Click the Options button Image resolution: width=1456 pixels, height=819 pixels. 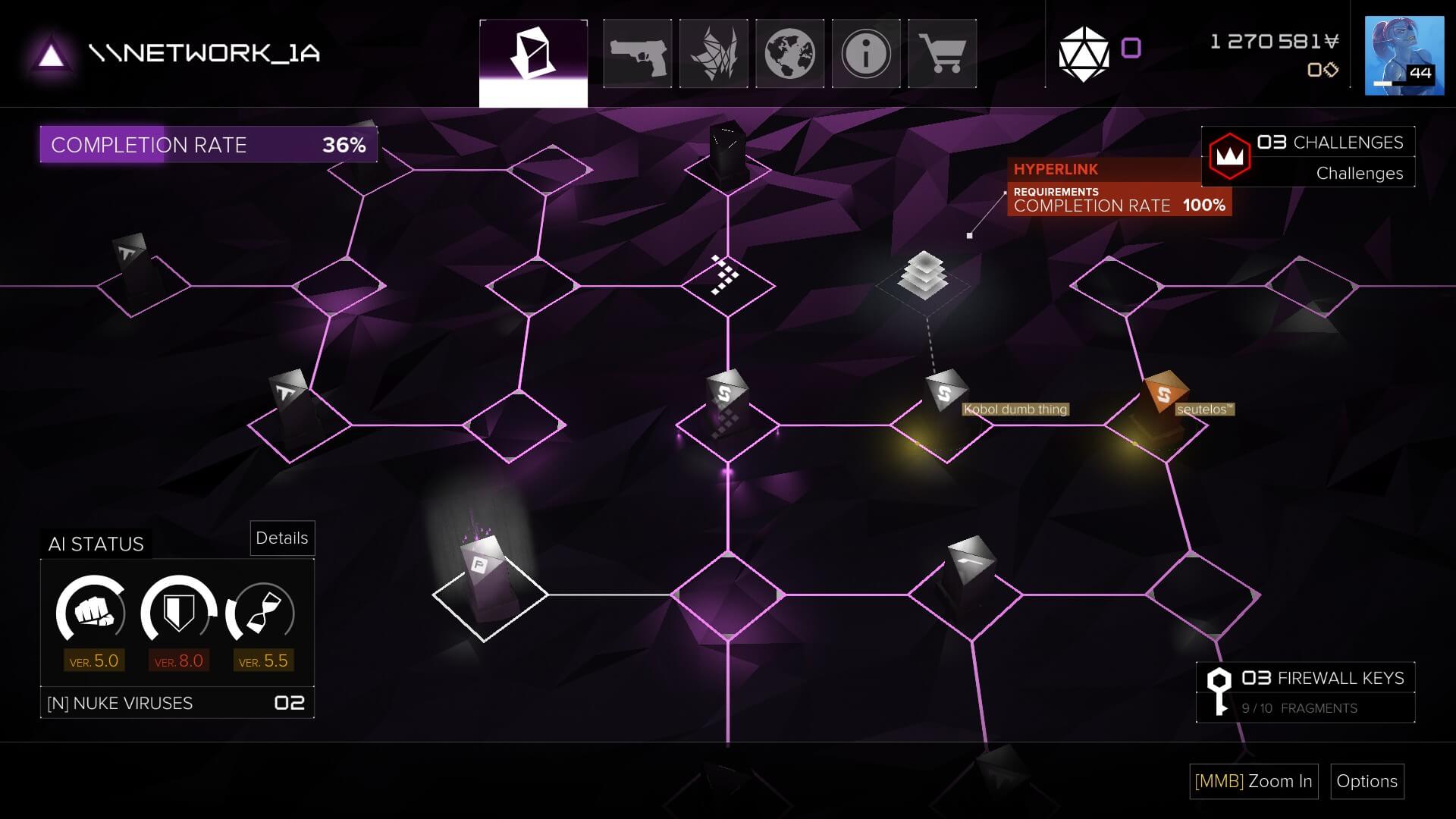(1367, 781)
